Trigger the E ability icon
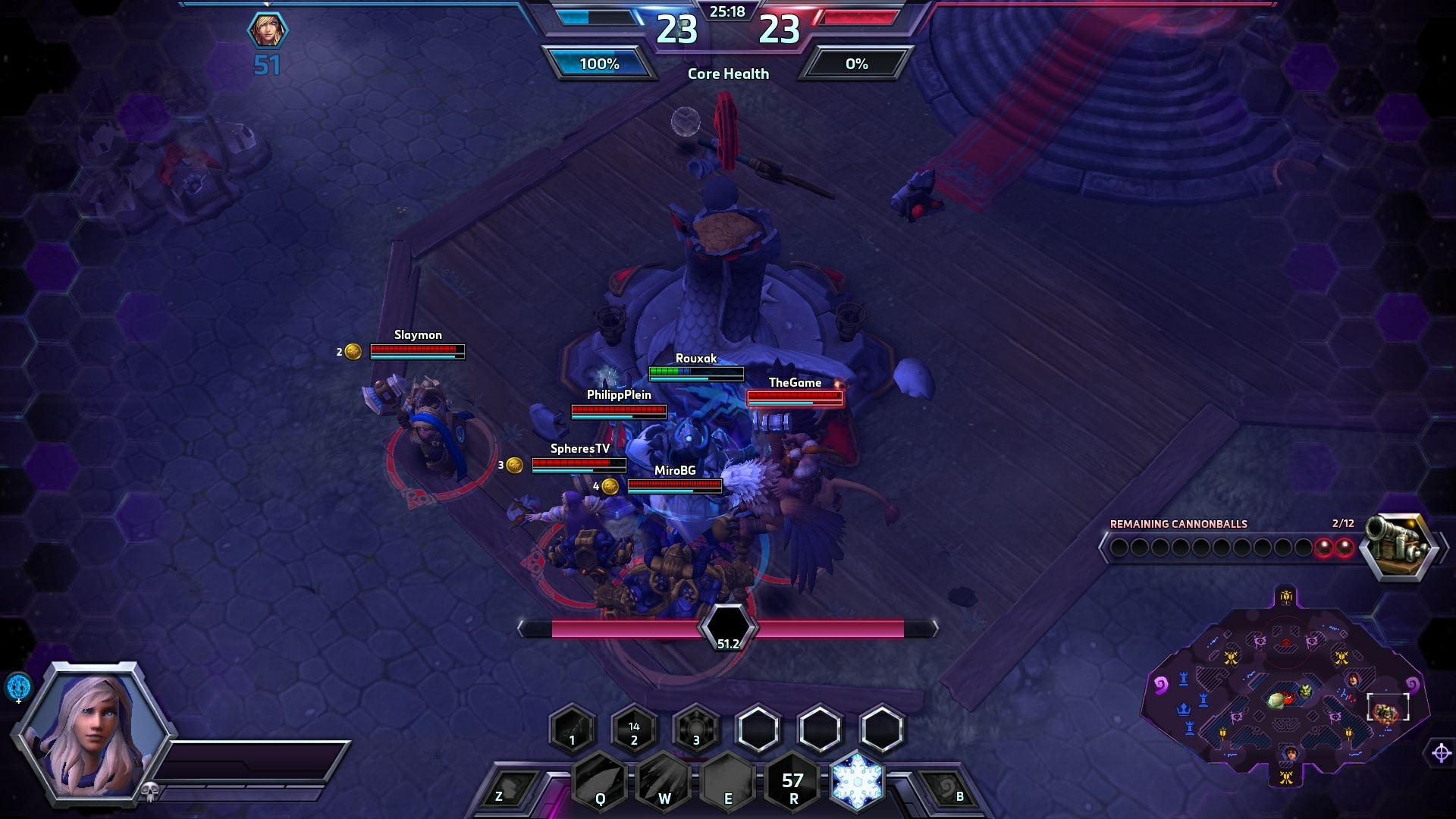 click(x=728, y=783)
